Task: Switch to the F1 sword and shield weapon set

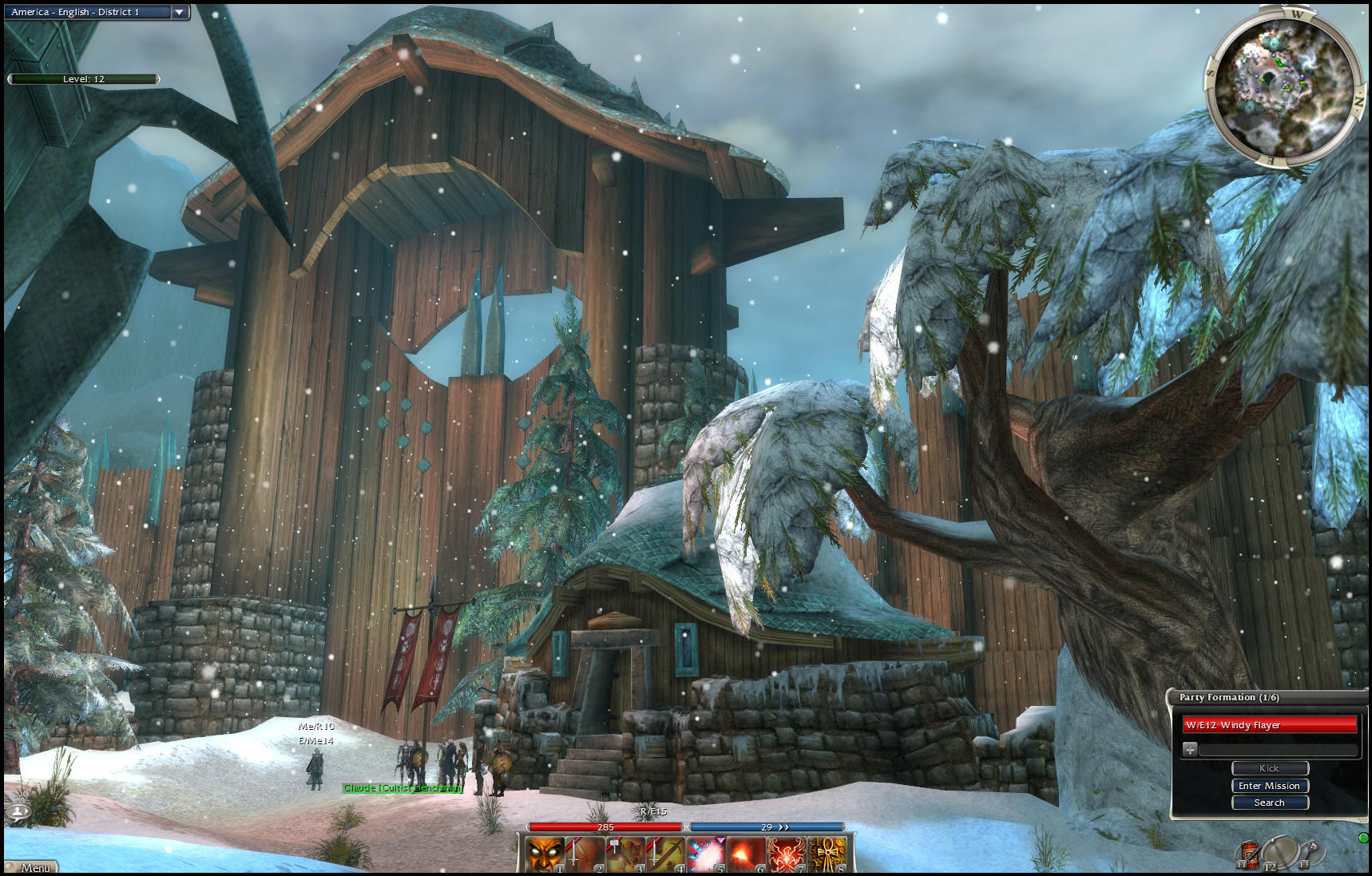Action: pos(1247,853)
